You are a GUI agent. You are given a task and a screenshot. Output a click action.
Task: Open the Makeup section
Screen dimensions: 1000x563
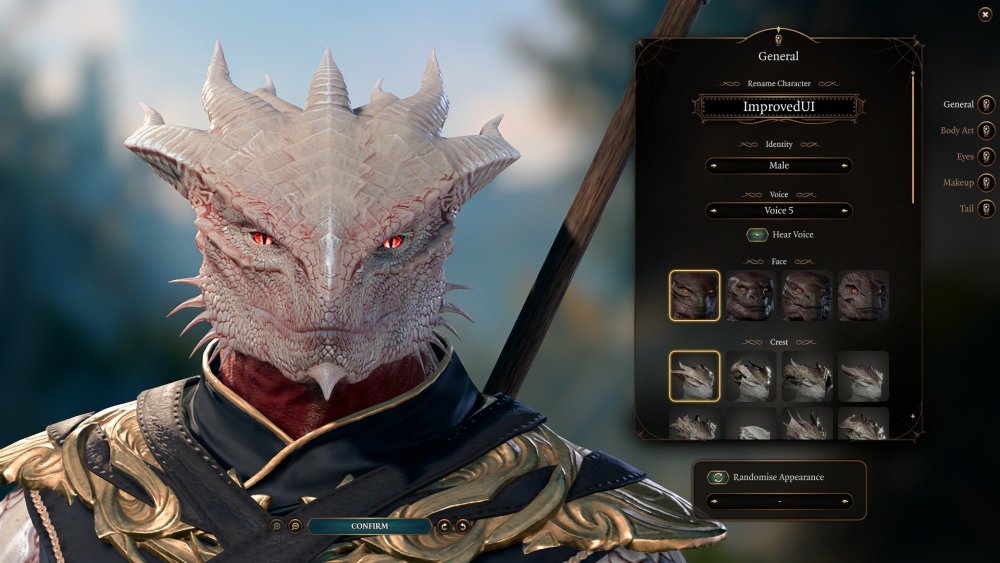pos(986,183)
